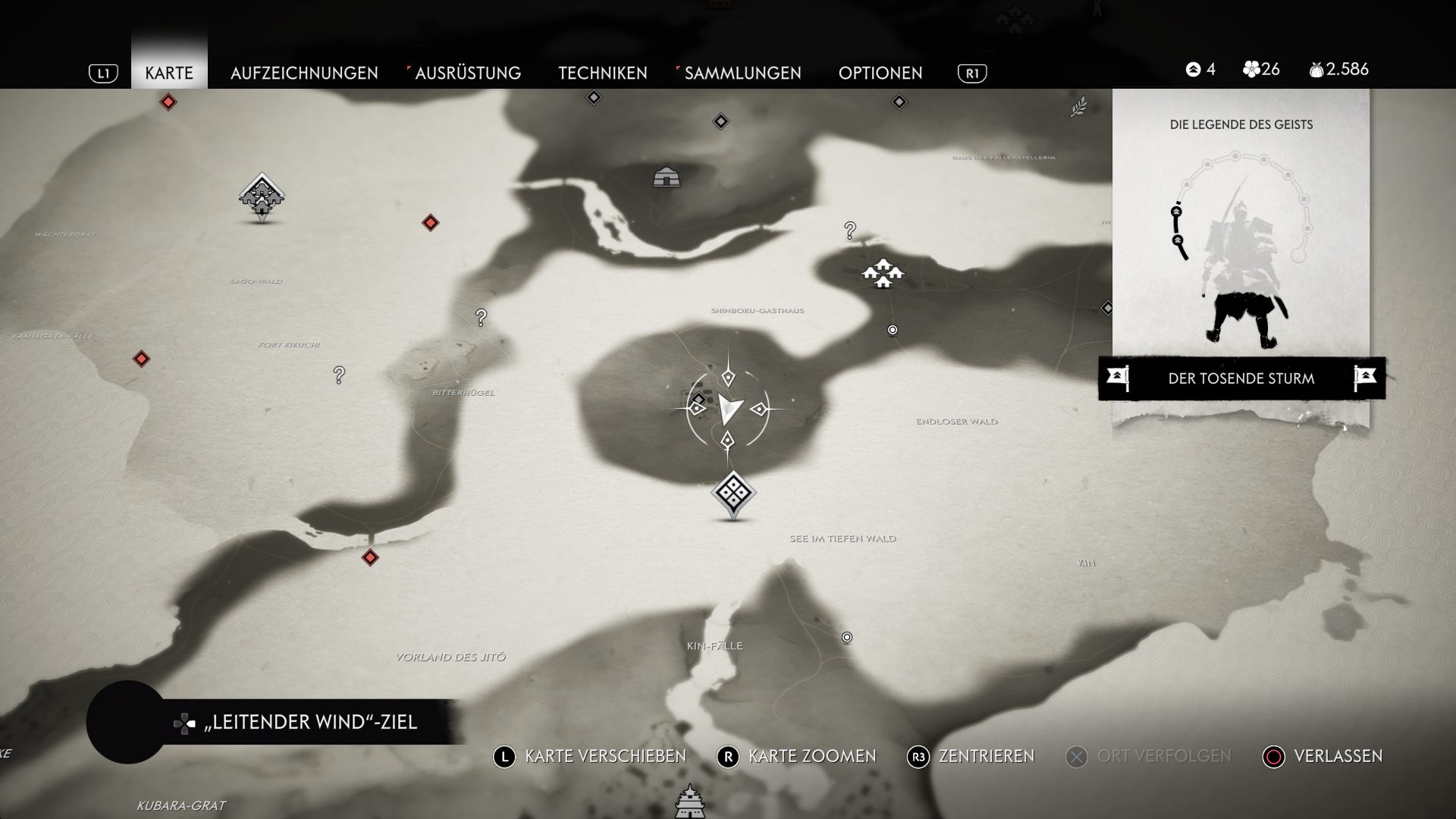1456x819 pixels.
Task: Show the Sammlungen tab
Action: tap(742, 73)
